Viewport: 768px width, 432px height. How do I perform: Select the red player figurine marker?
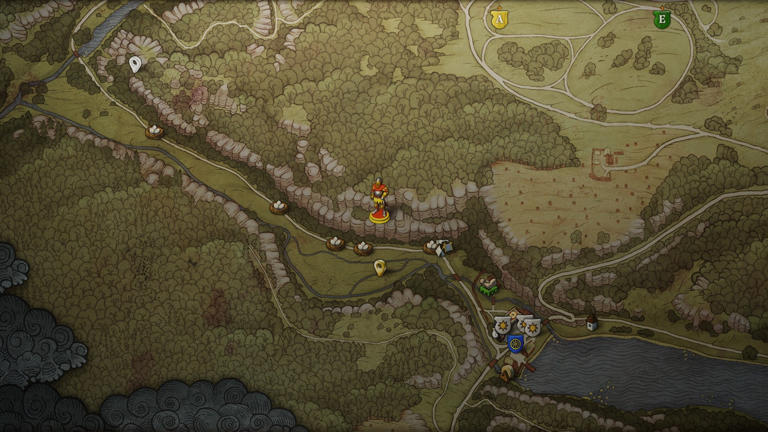379,200
